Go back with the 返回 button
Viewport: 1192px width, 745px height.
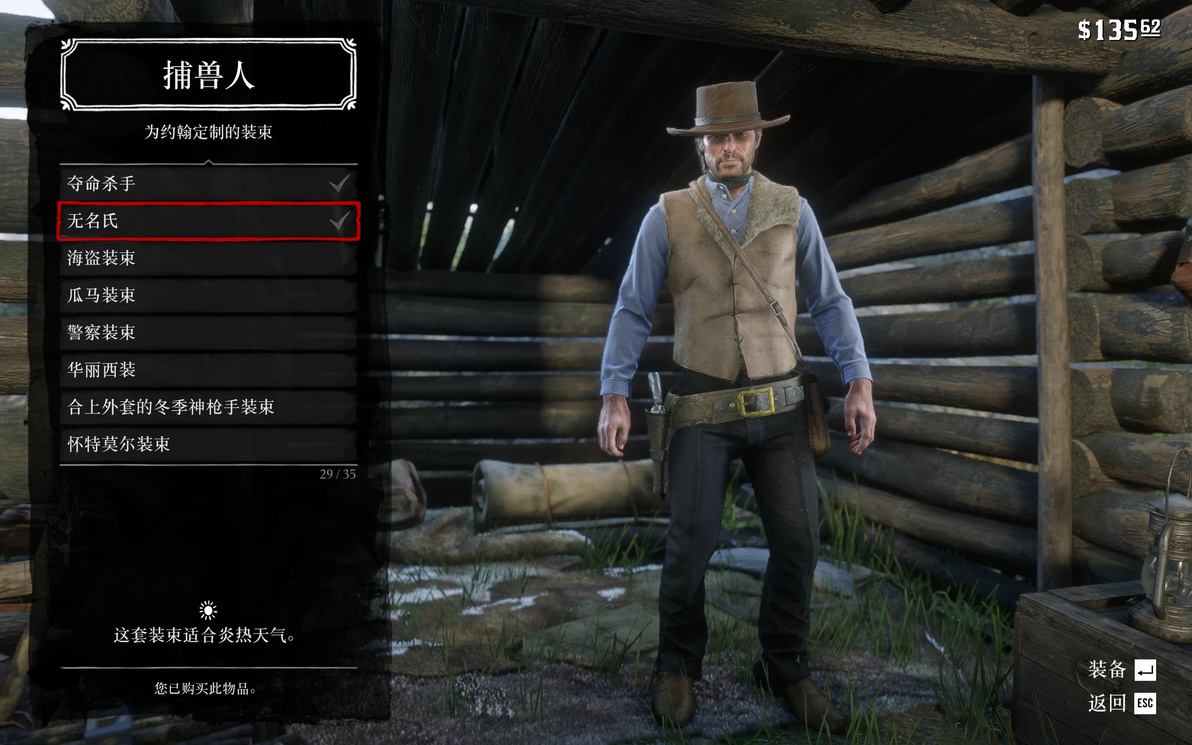point(1121,703)
